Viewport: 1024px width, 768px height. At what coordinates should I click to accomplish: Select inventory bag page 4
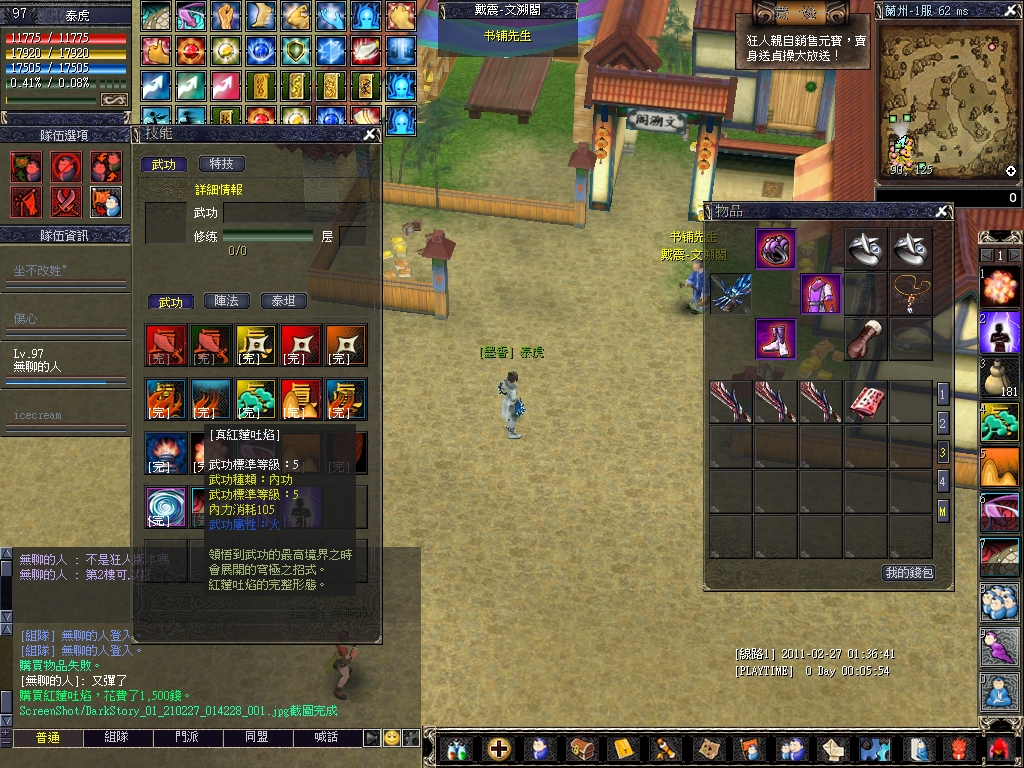pyautogui.click(x=942, y=482)
